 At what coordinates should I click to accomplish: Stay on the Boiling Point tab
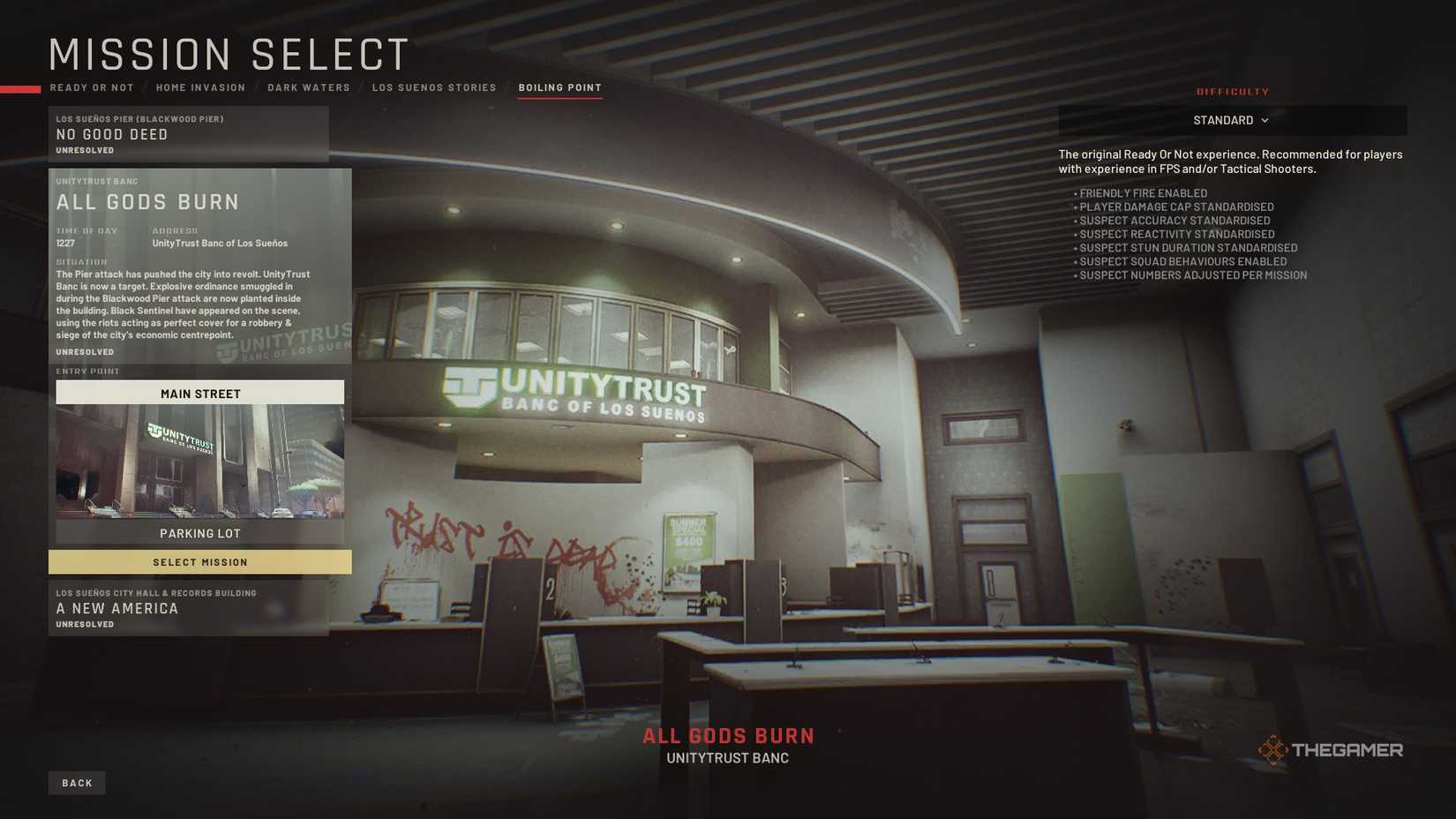point(559,87)
